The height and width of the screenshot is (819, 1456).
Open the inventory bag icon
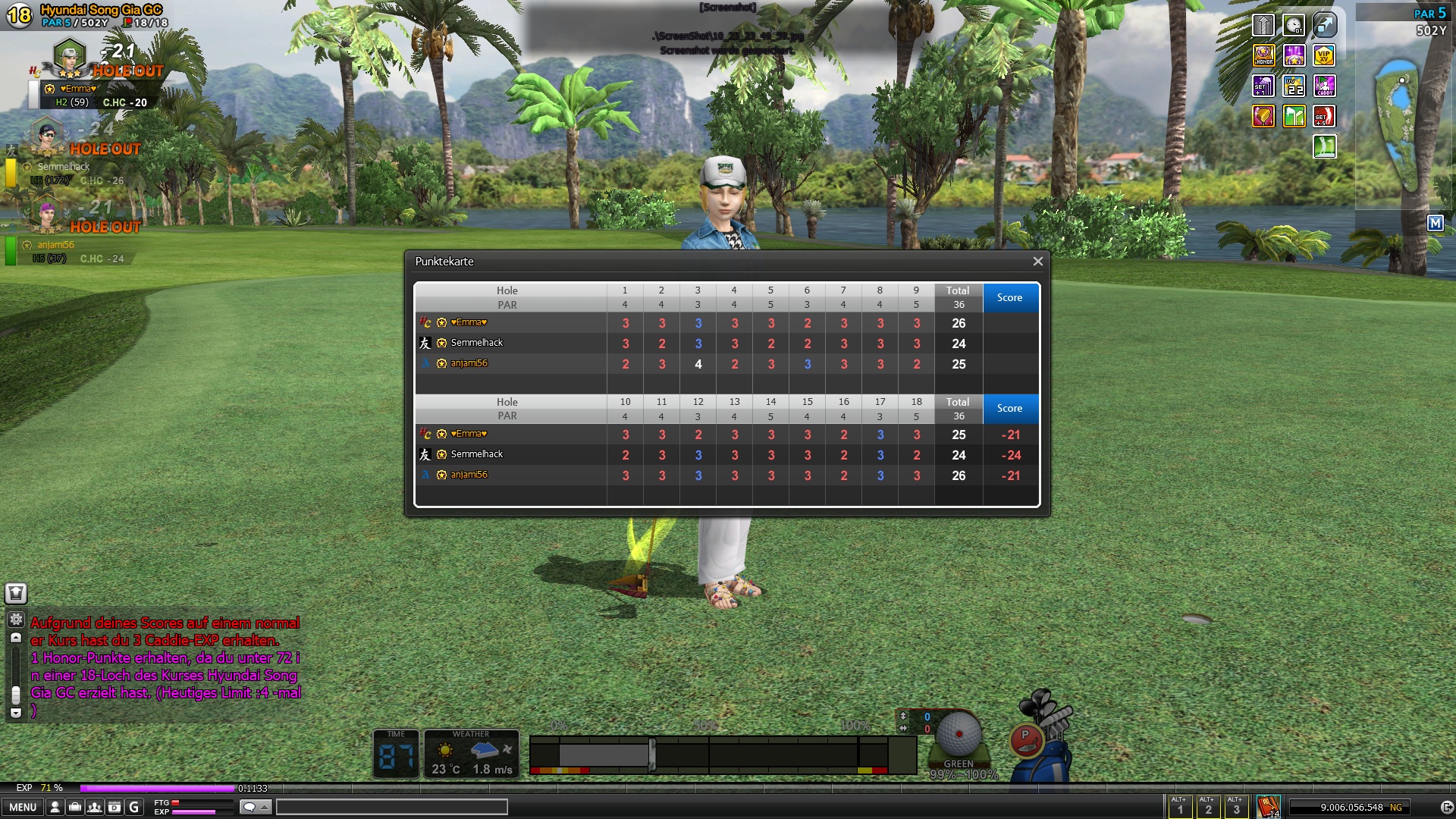pos(74,808)
